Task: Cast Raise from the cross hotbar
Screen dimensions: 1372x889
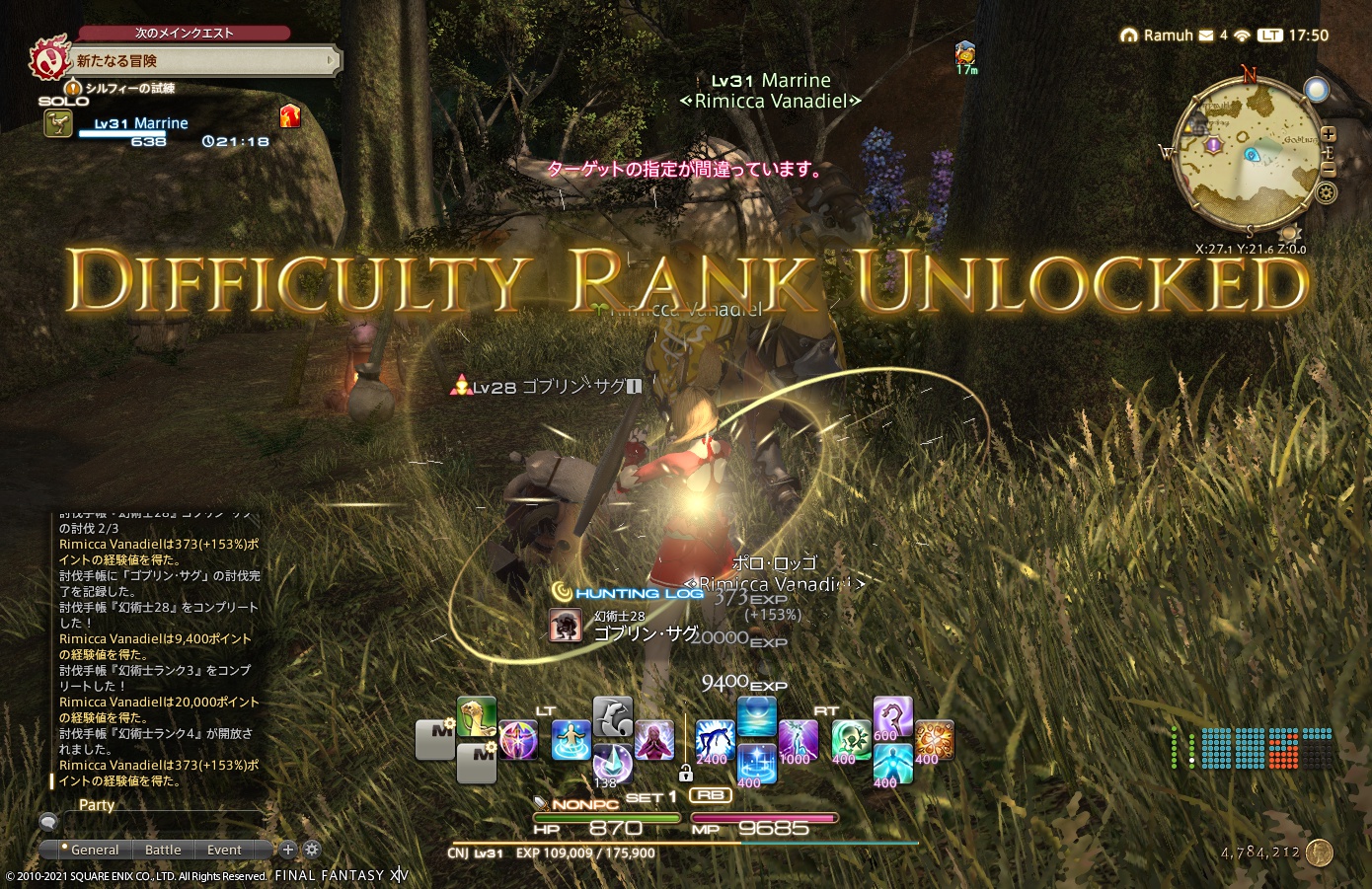Action: point(713,739)
